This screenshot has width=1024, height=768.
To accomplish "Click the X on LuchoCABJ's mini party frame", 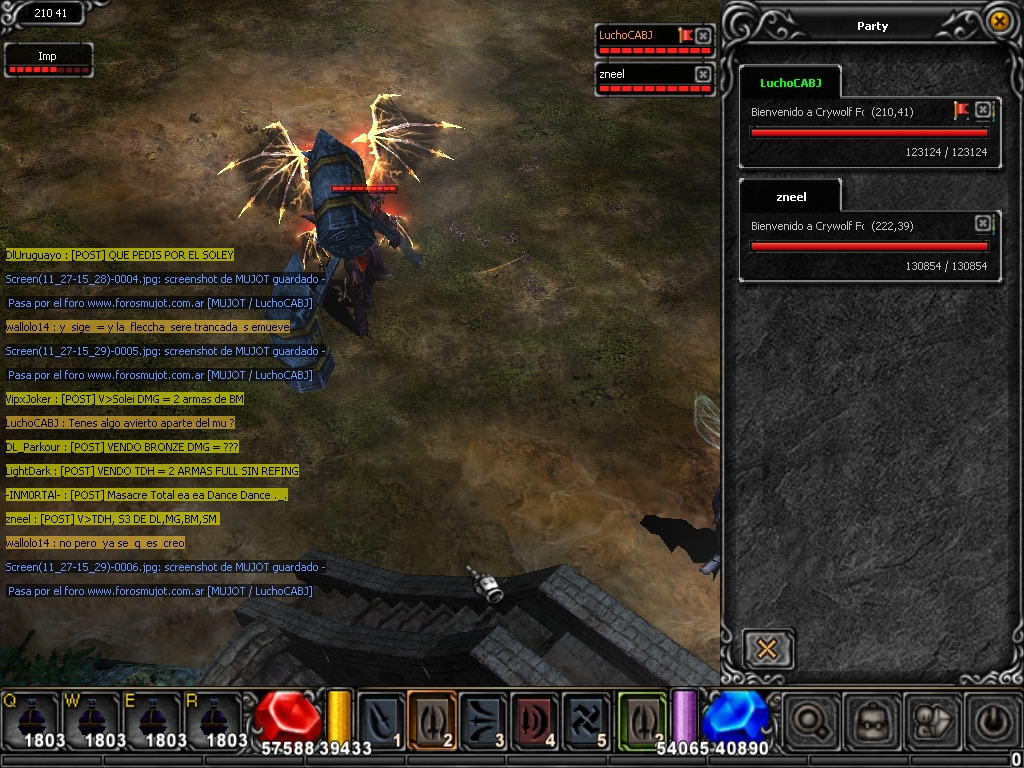I will (x=703, y=36).
